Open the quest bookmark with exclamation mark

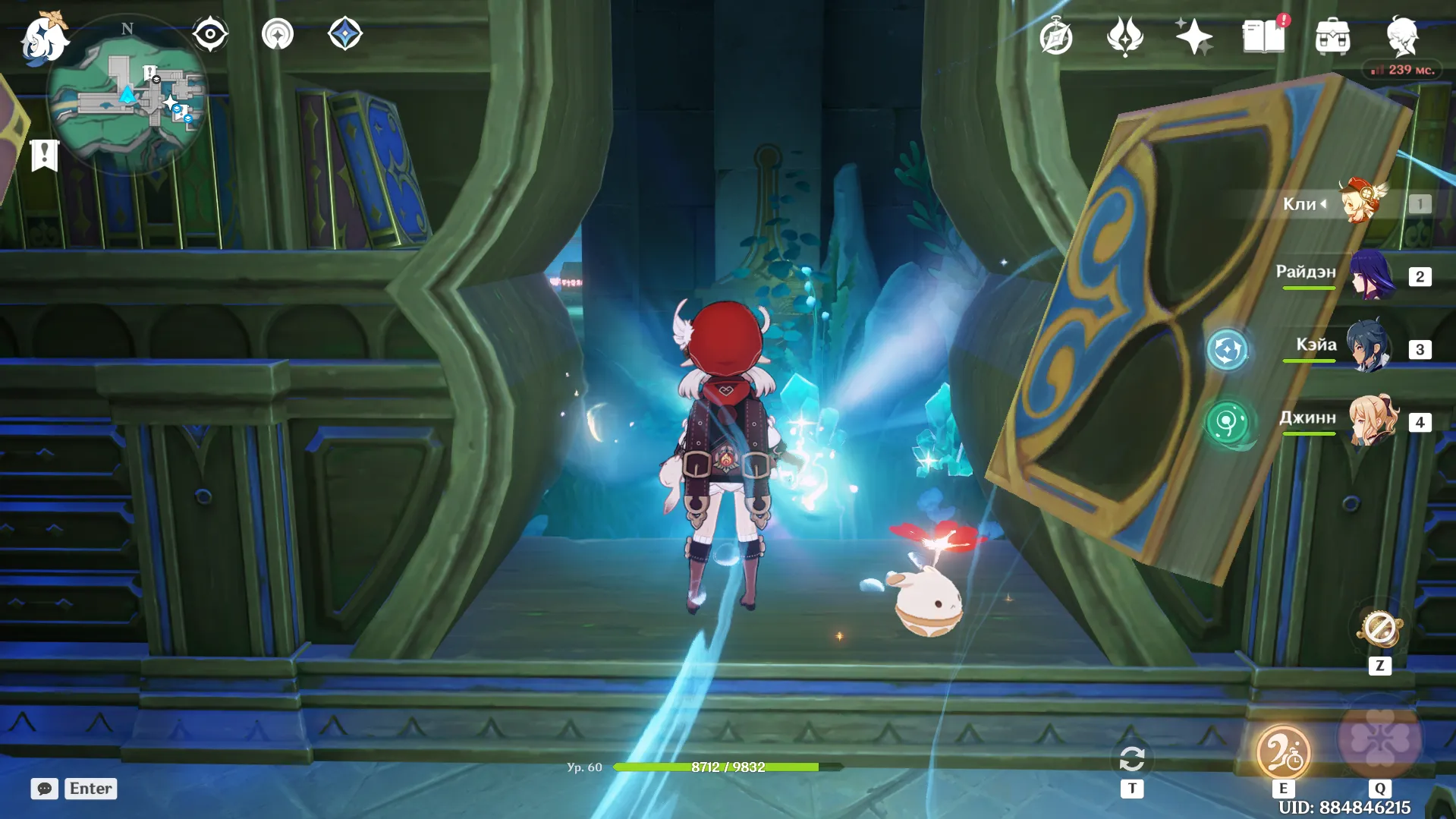coord(44,156)
